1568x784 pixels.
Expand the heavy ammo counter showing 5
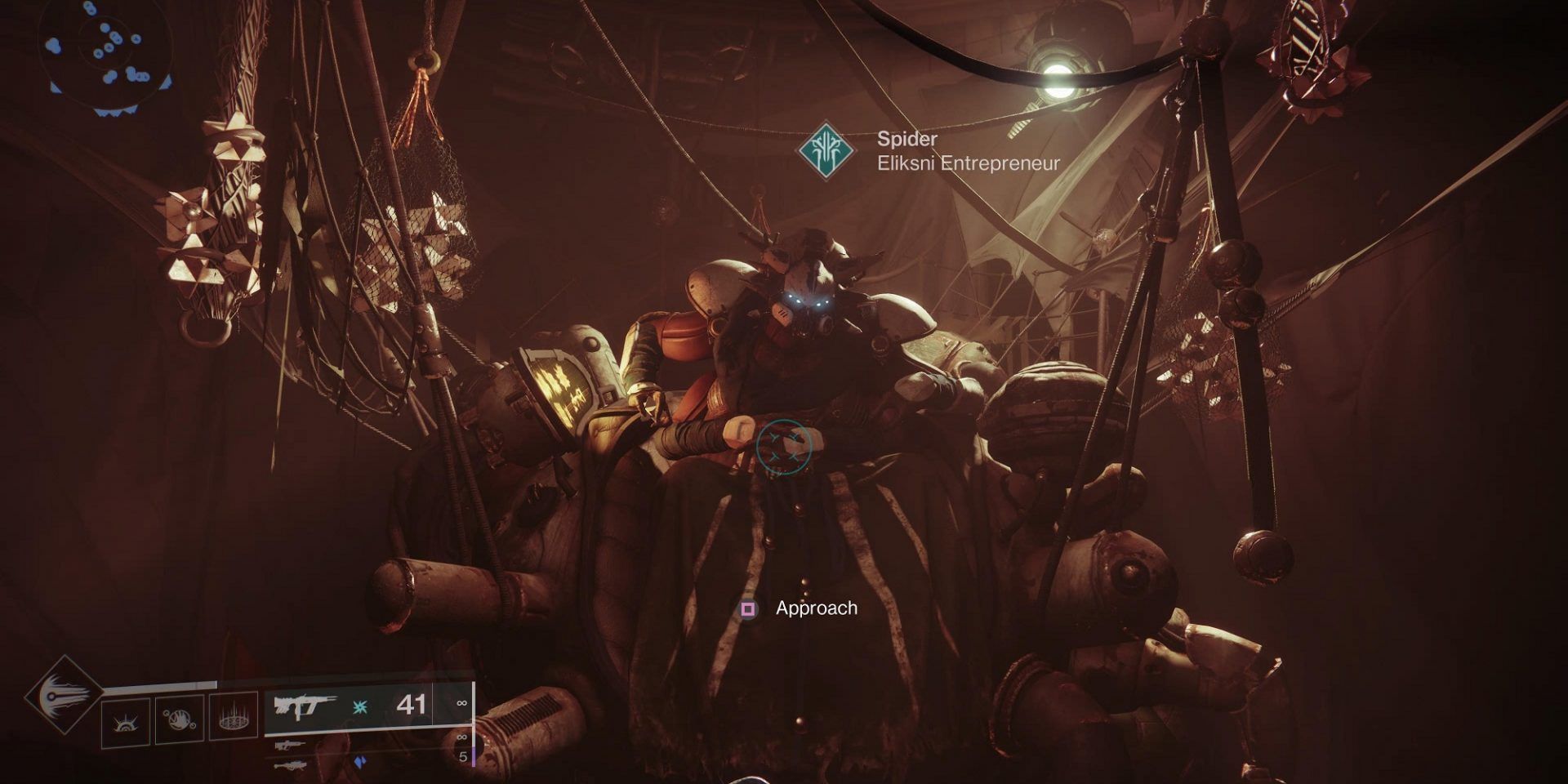(x=463, y=757)
